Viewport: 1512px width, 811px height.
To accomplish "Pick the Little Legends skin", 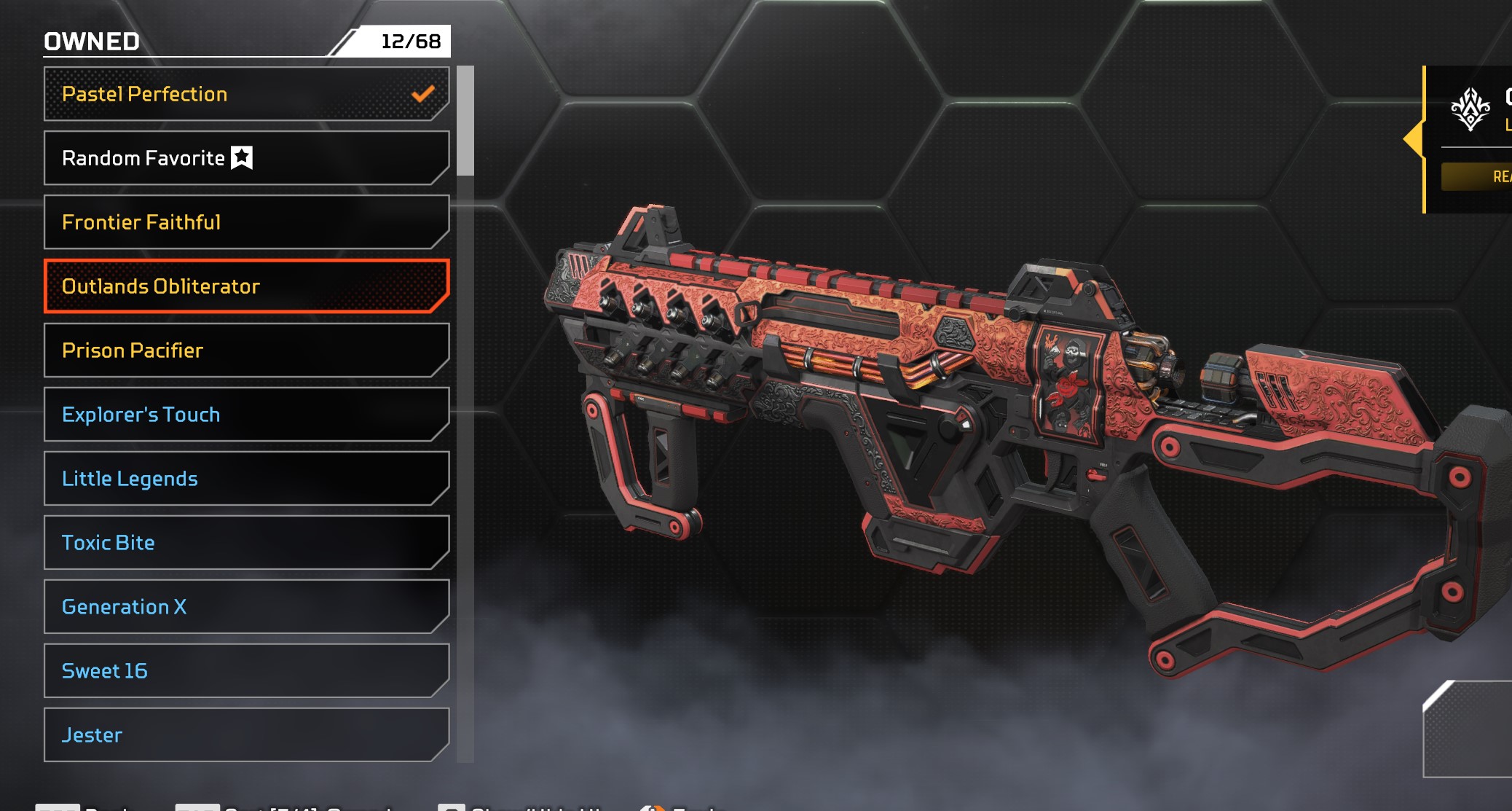I will [246, 479].
